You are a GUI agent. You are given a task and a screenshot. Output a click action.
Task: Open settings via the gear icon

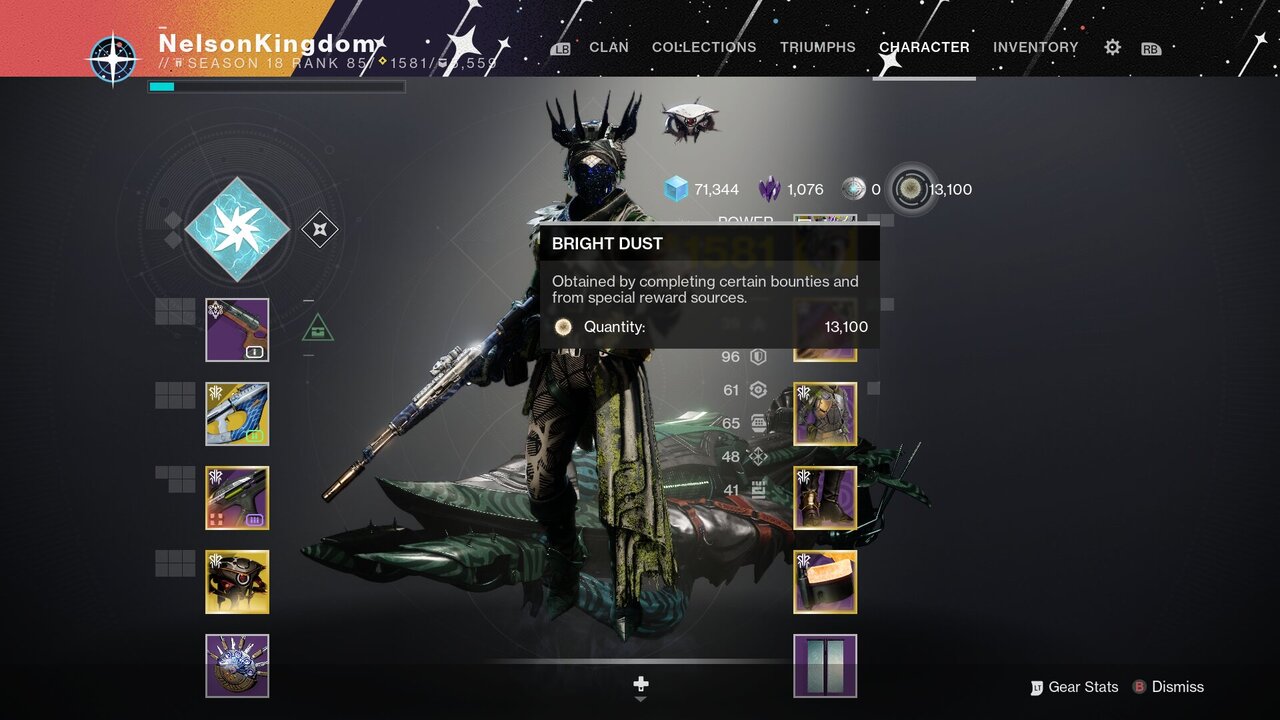[1112, 47]
